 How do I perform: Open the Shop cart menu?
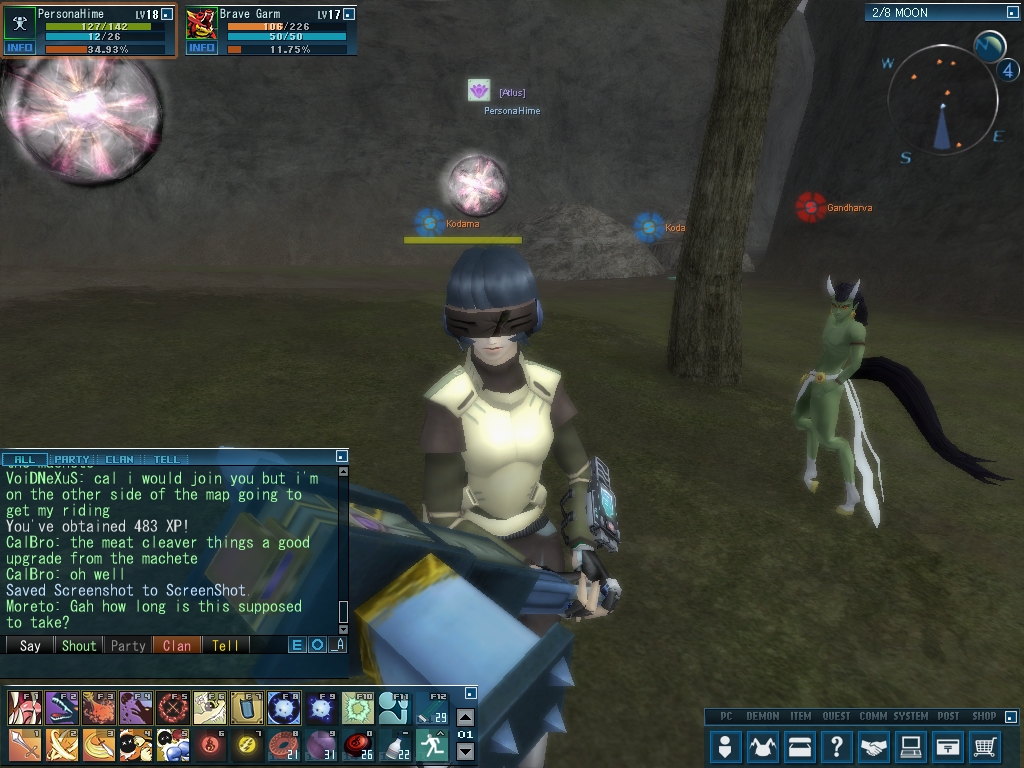coord(985,746)
